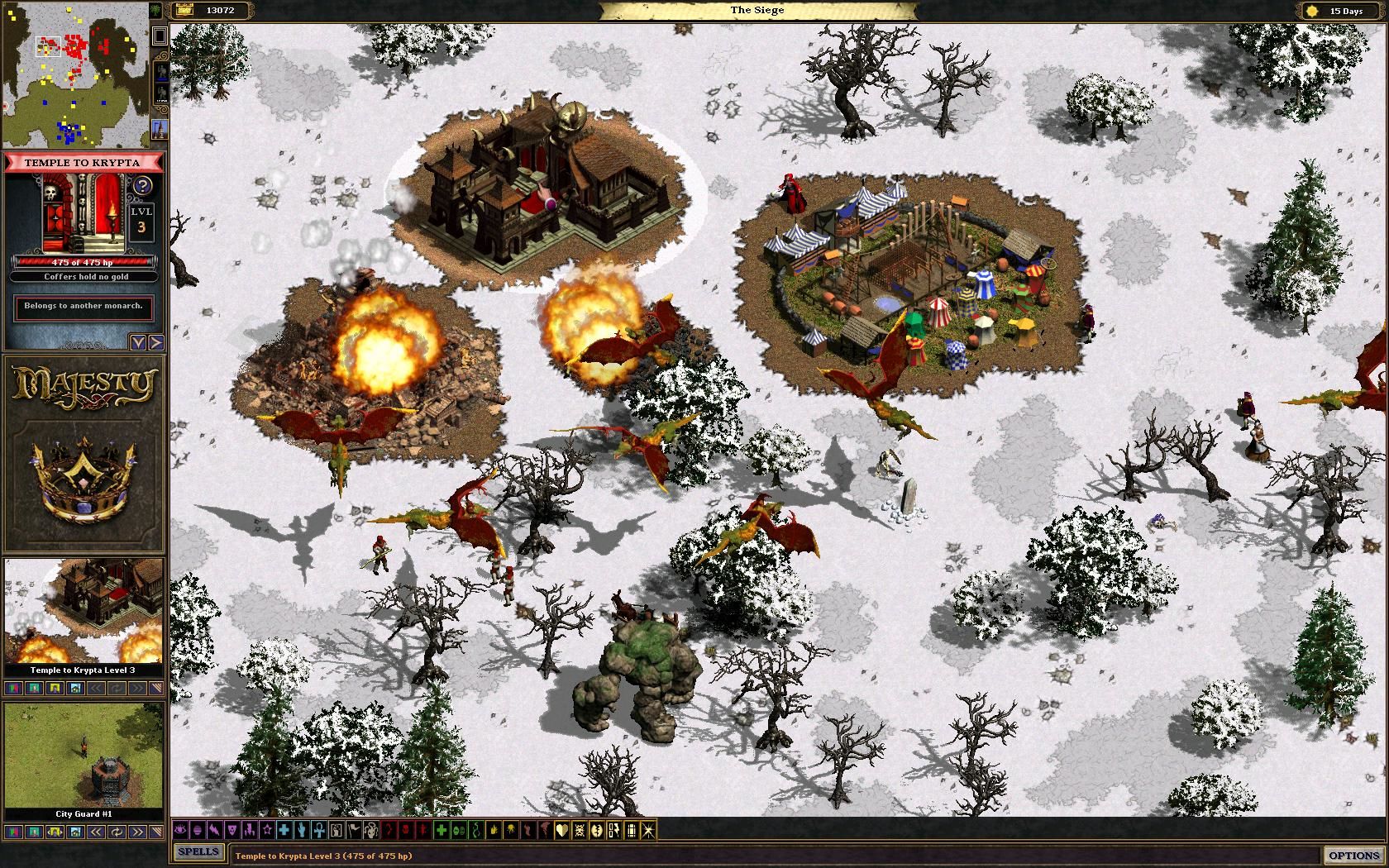Screen dimensions: 1389x868
Task: Select the purple eye spell icon
Action: [179, 830]
